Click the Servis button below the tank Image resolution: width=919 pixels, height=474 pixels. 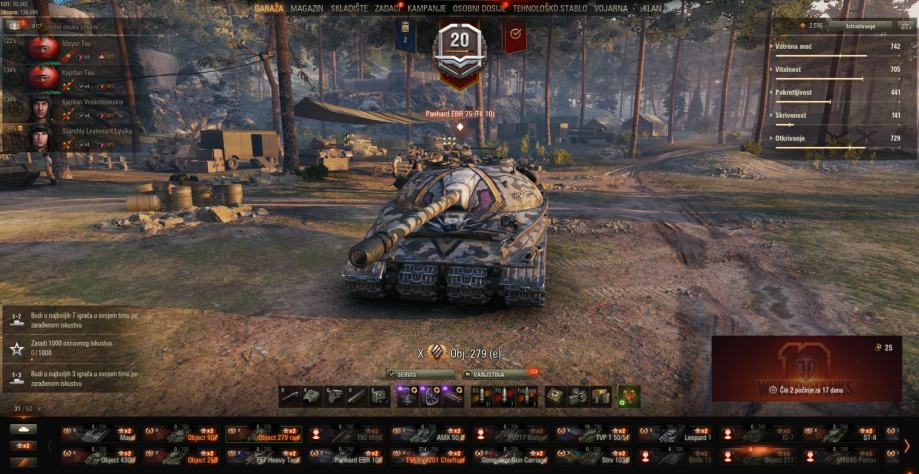[x=420, y=374]
